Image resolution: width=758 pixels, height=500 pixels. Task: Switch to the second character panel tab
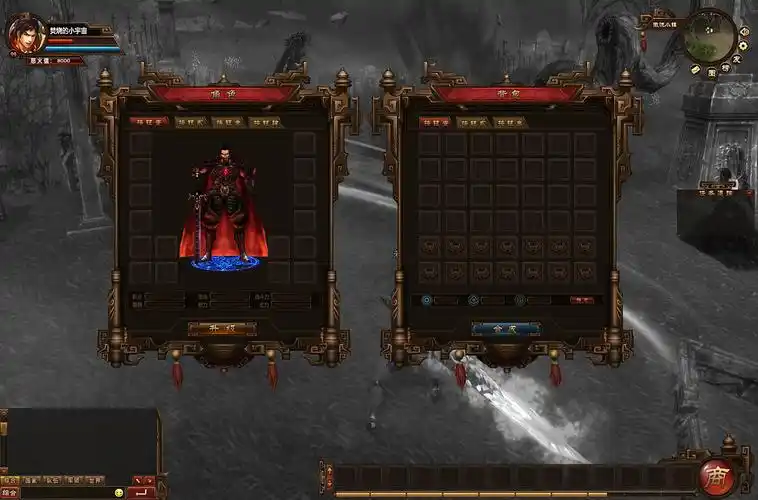click(x=189, y=122)
